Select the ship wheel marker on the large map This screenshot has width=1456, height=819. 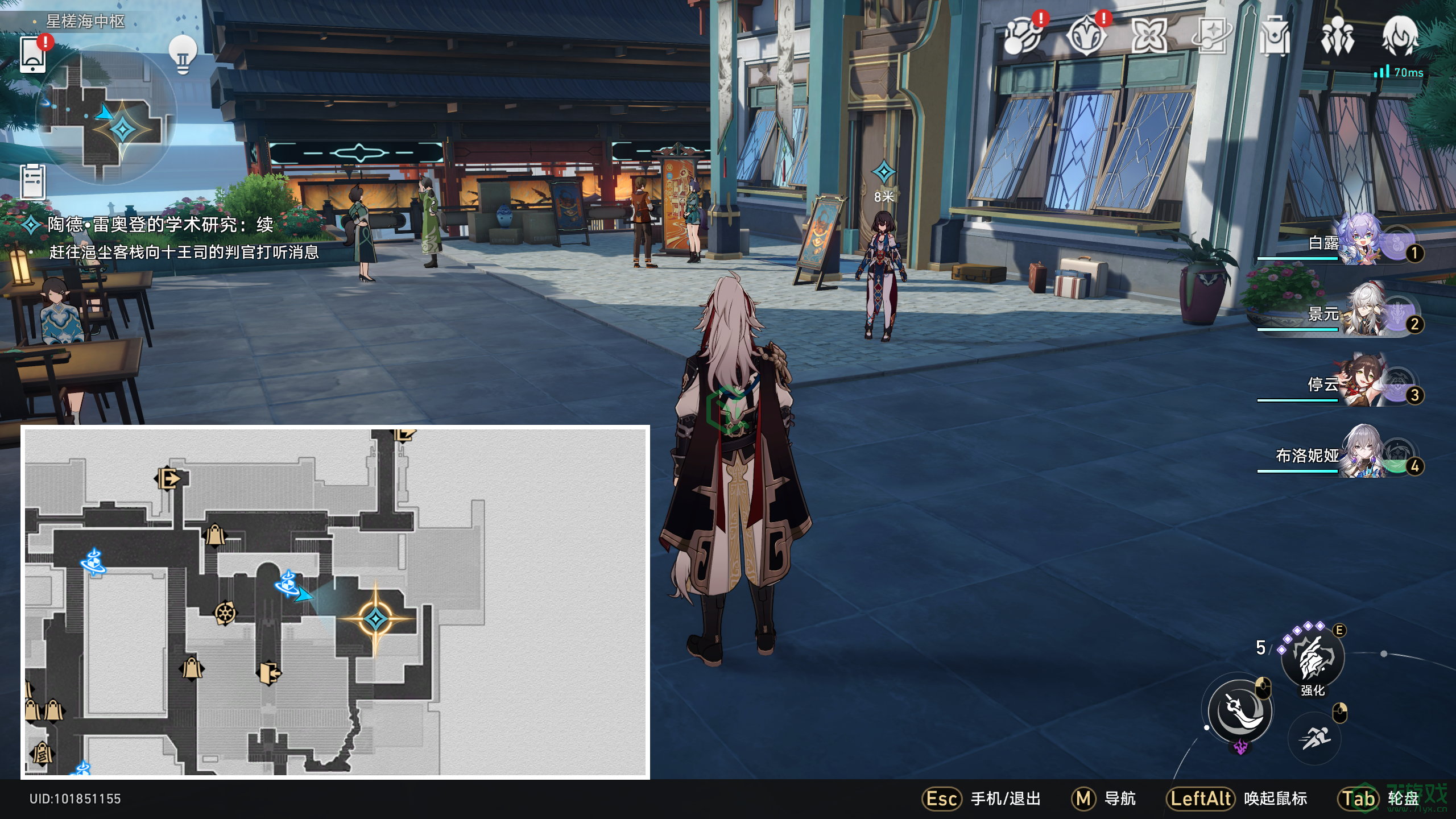point(225,613)
